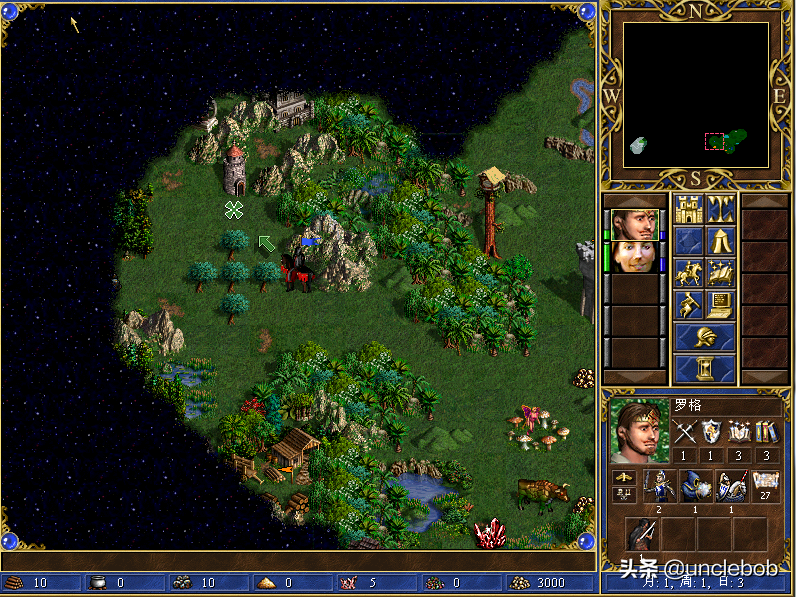The height and width of the screenshot is (597, 796).
Task: Select the dark-cloaked rogue troop slot
Action: (642, 534)
